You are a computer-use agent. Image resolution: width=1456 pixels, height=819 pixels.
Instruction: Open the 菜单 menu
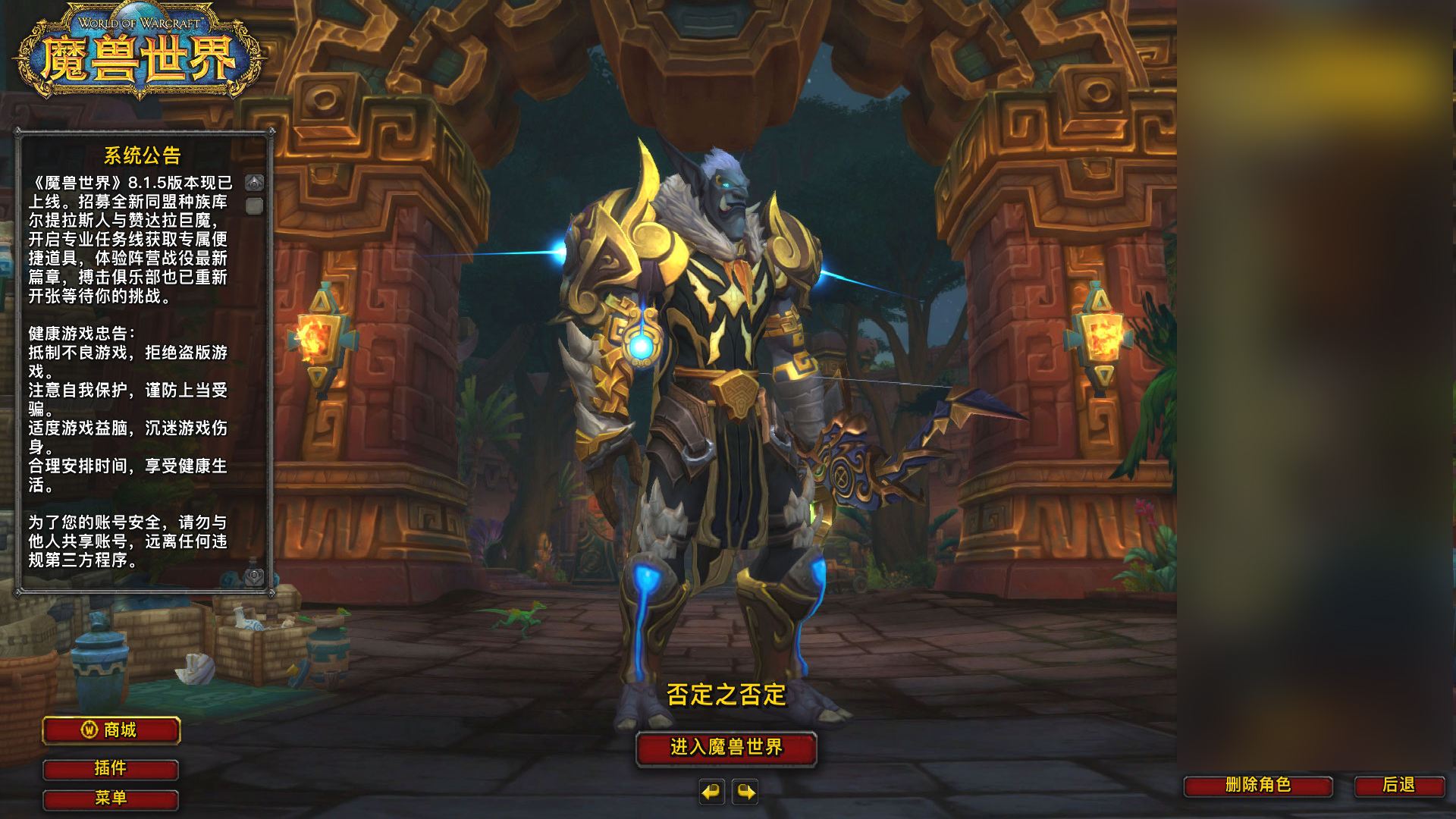point(111,799)
